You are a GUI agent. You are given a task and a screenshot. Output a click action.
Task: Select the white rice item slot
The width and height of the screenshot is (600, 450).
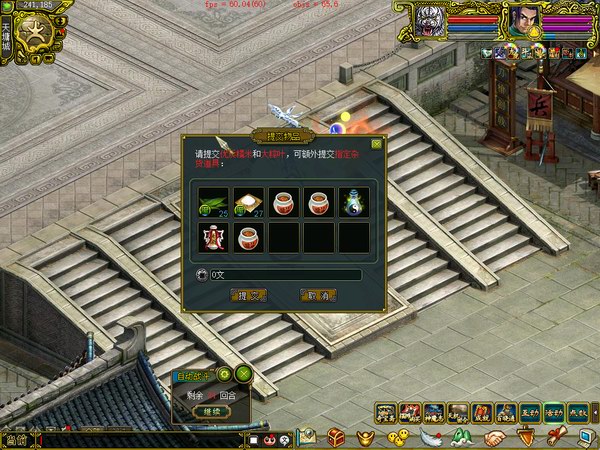248,202
